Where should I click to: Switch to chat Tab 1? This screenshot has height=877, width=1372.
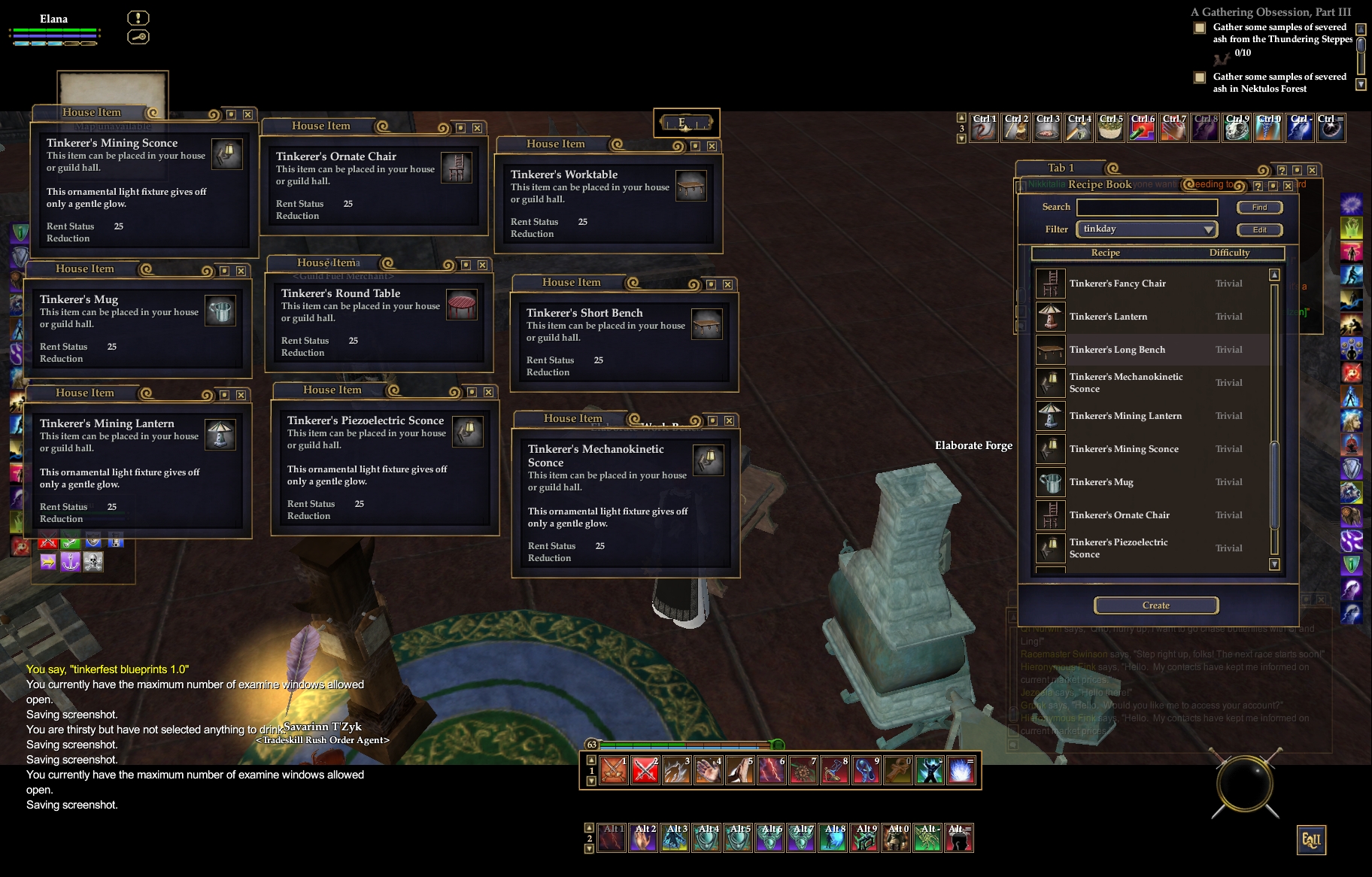click(x=1061, y=168)
